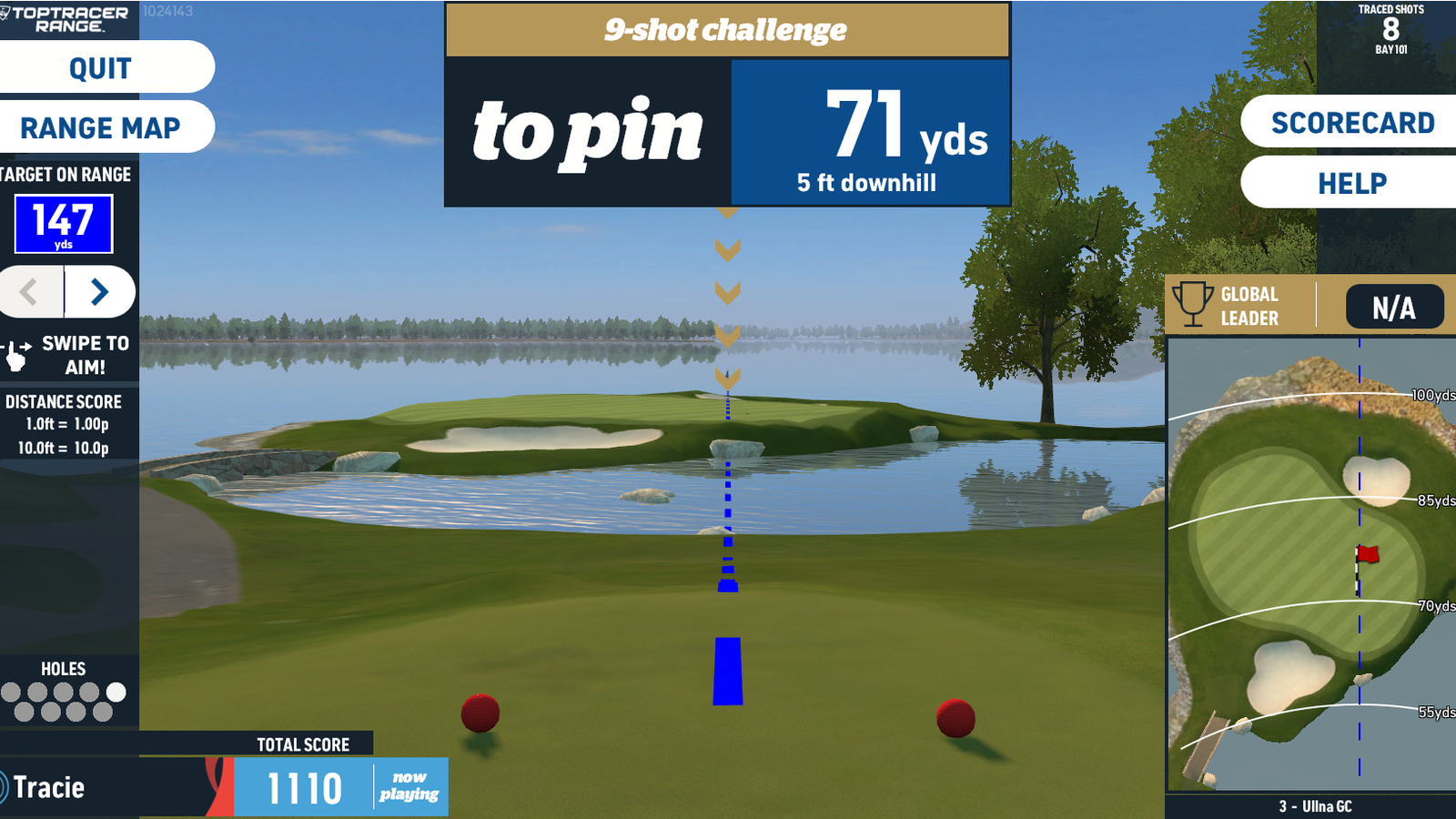
Task: Click the N/A leaderboard dropdown
Action: (1394, 307)
